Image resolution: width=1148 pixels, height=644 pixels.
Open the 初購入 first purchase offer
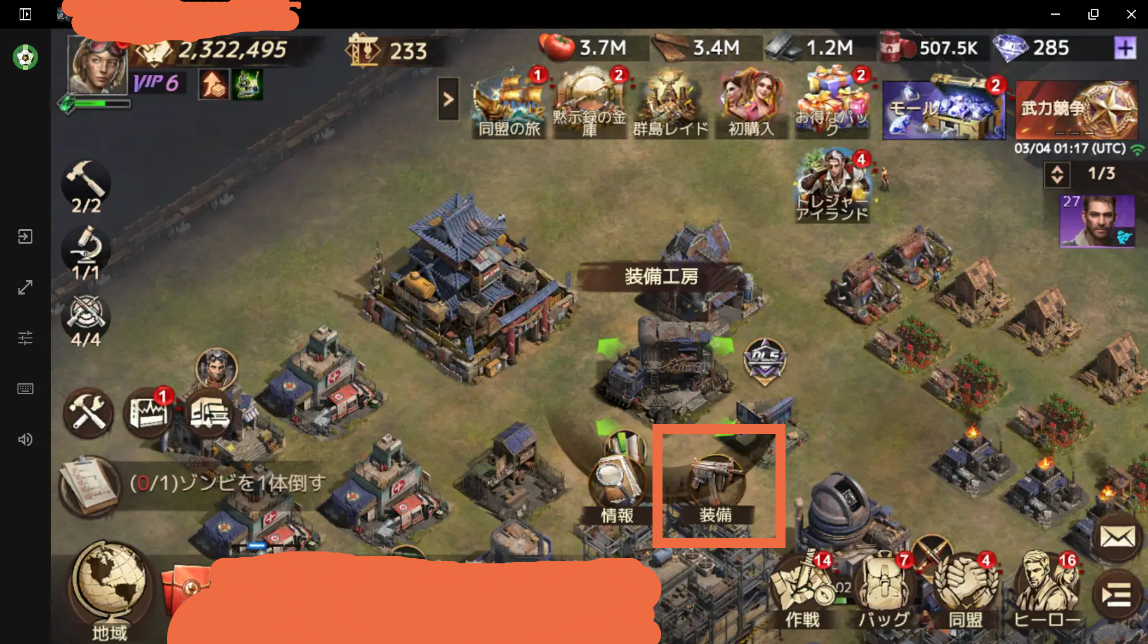pyautogui.click(x=751, y=102)
